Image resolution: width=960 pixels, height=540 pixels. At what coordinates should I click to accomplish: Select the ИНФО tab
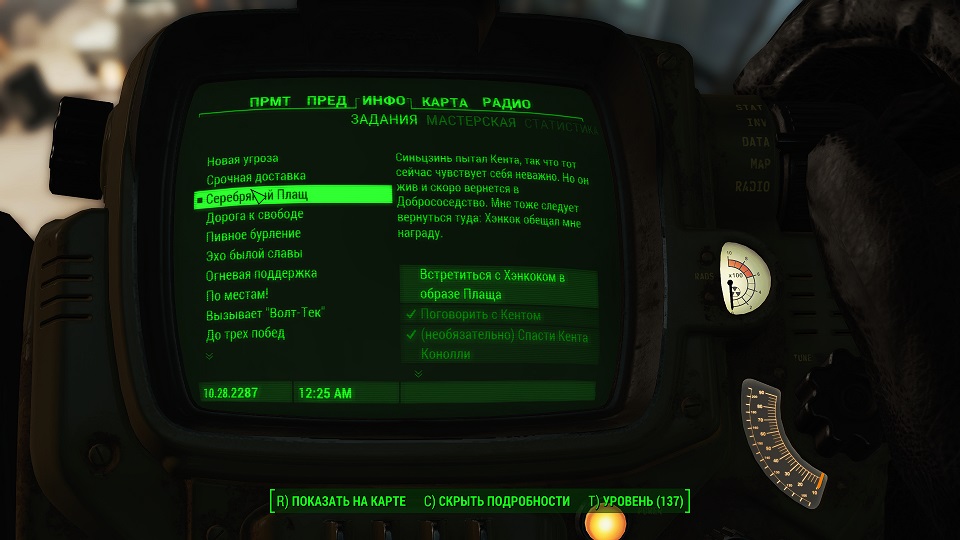pyautogui.click(x=384, y=101)
